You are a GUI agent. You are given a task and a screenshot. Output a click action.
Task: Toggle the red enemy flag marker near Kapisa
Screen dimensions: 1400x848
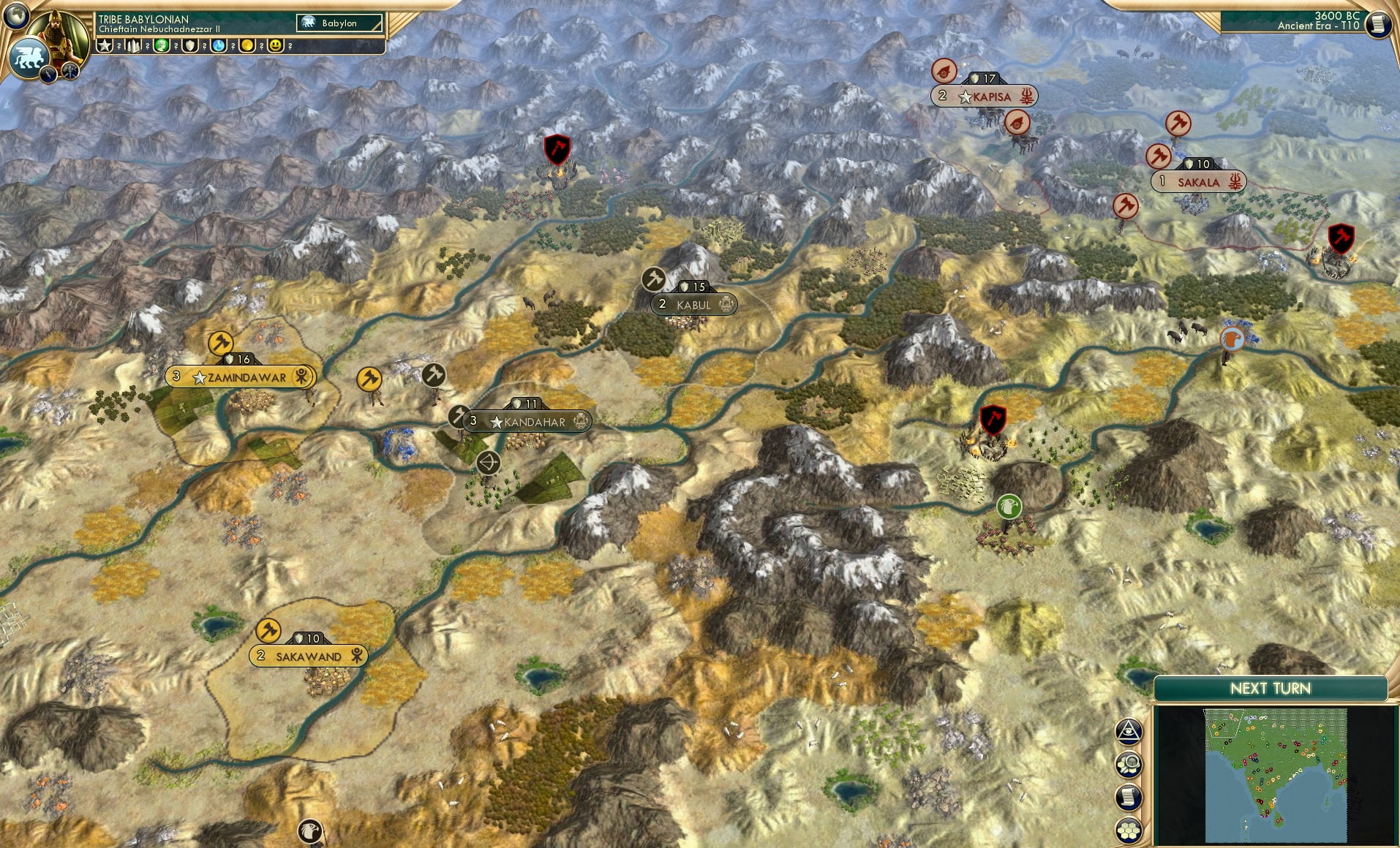click(x=944, y=71)
